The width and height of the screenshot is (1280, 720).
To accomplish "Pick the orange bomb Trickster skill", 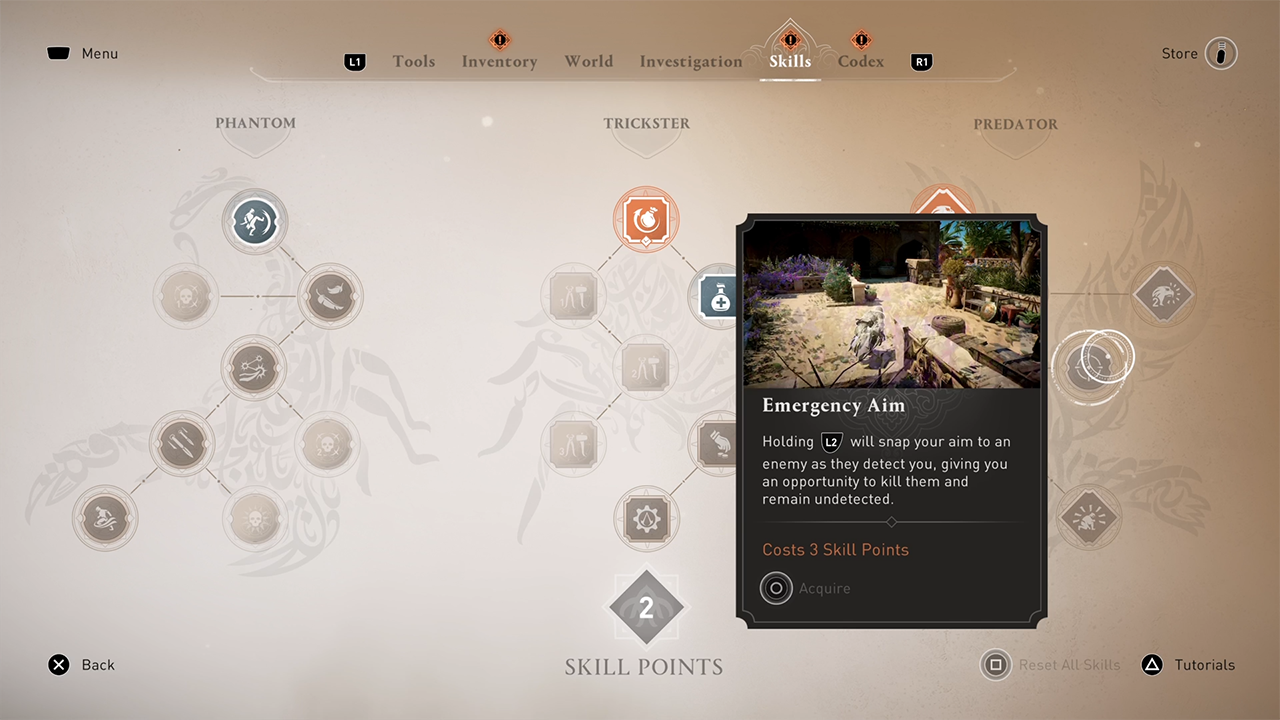I will tap(646, 220).
